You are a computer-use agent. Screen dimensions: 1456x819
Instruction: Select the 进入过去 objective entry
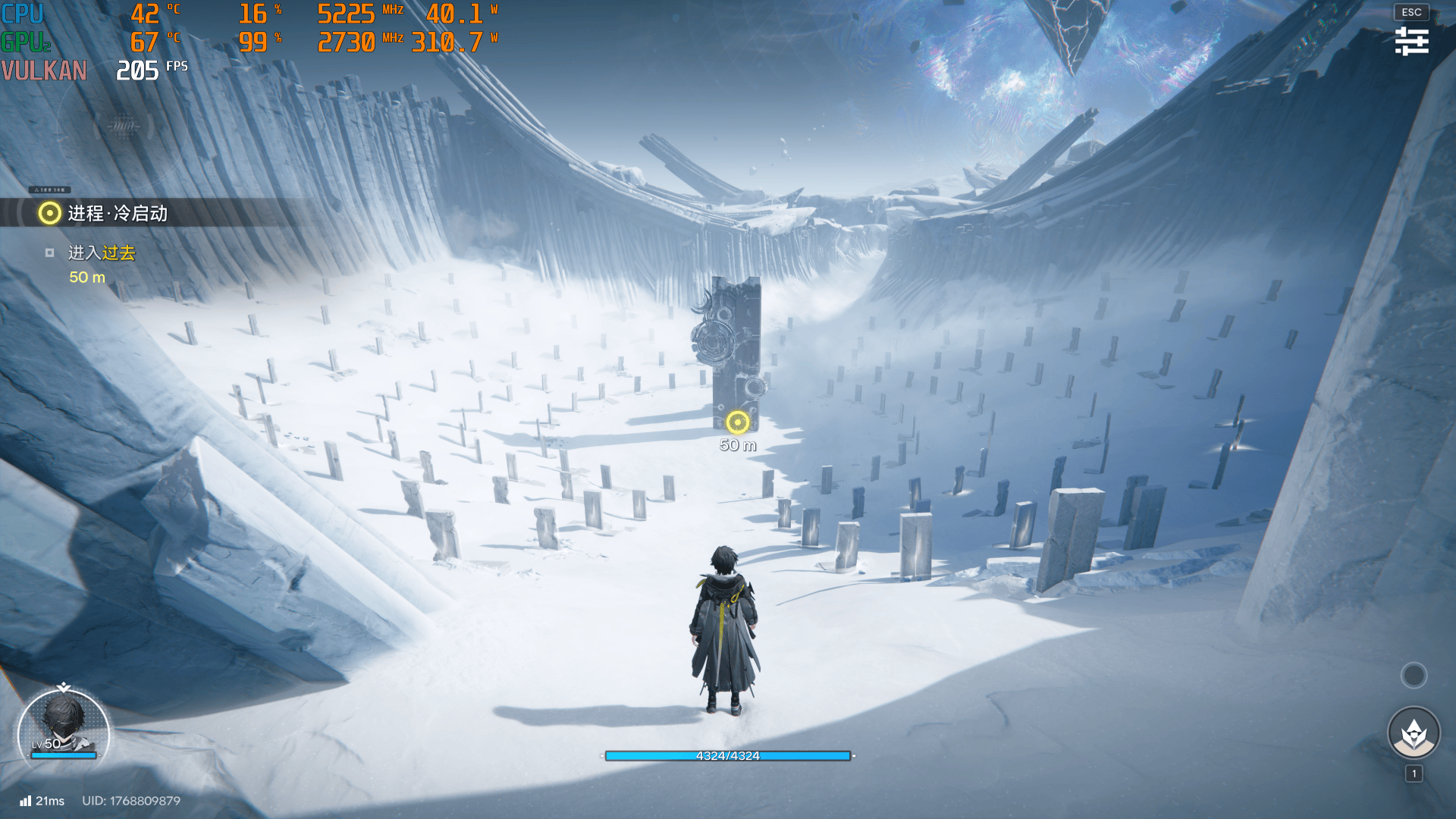coord(102,253)
